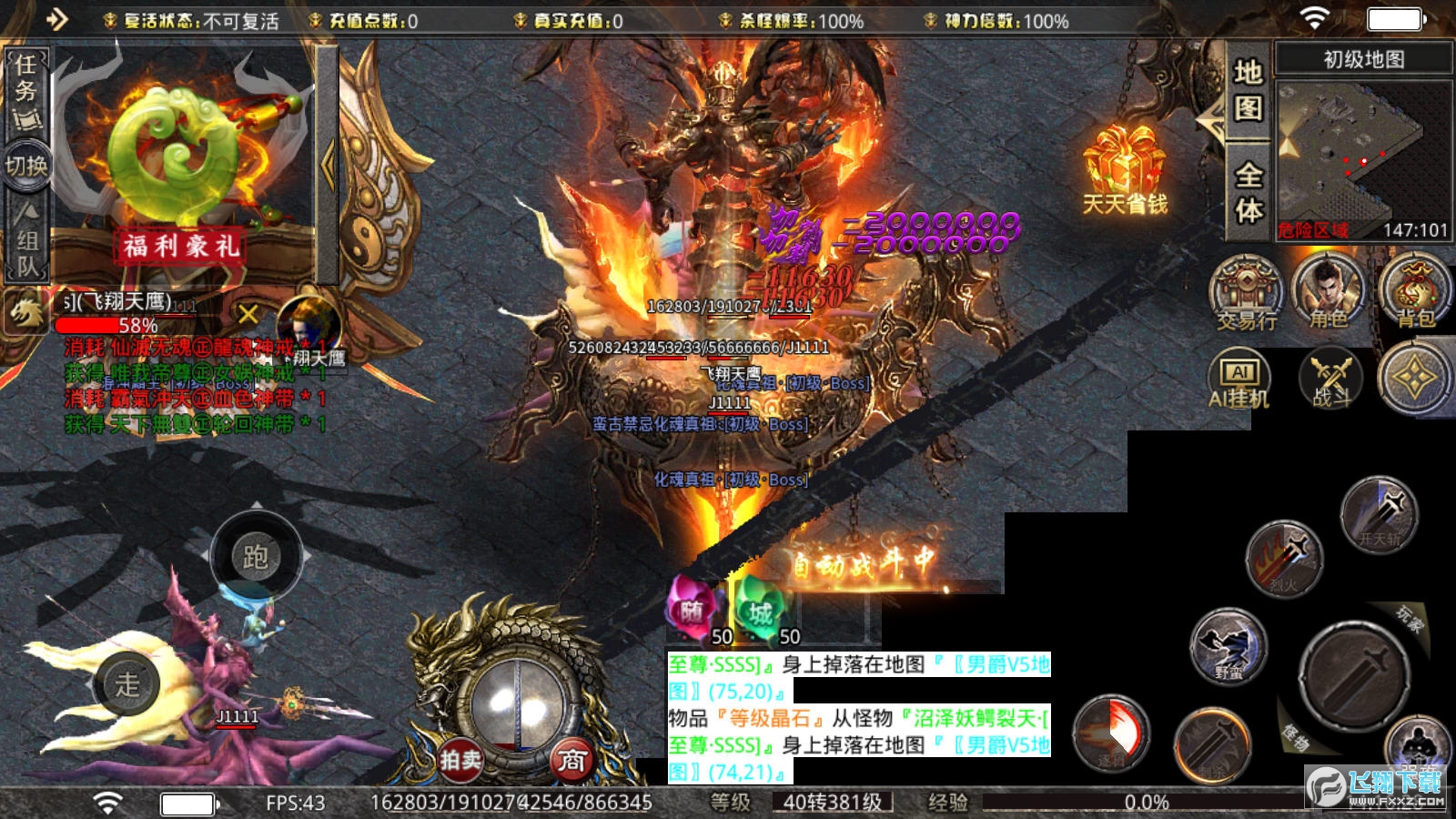Switch to the 全体 tab
Viewport: 1456px width, 819px height.
tap(1248, 192)
